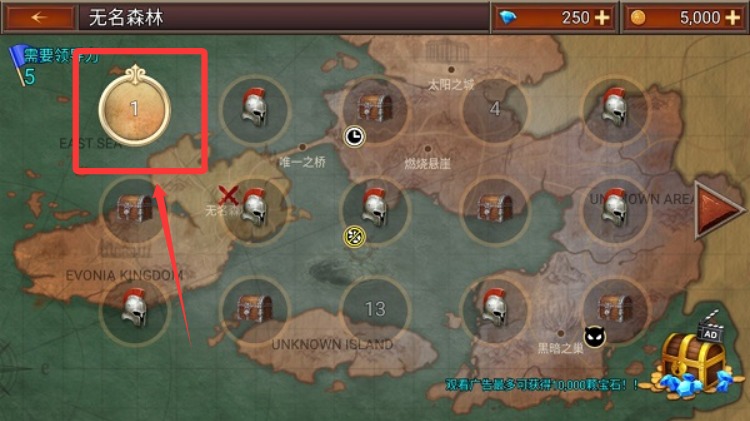Select the level 4 stage node

pos(494,109)
